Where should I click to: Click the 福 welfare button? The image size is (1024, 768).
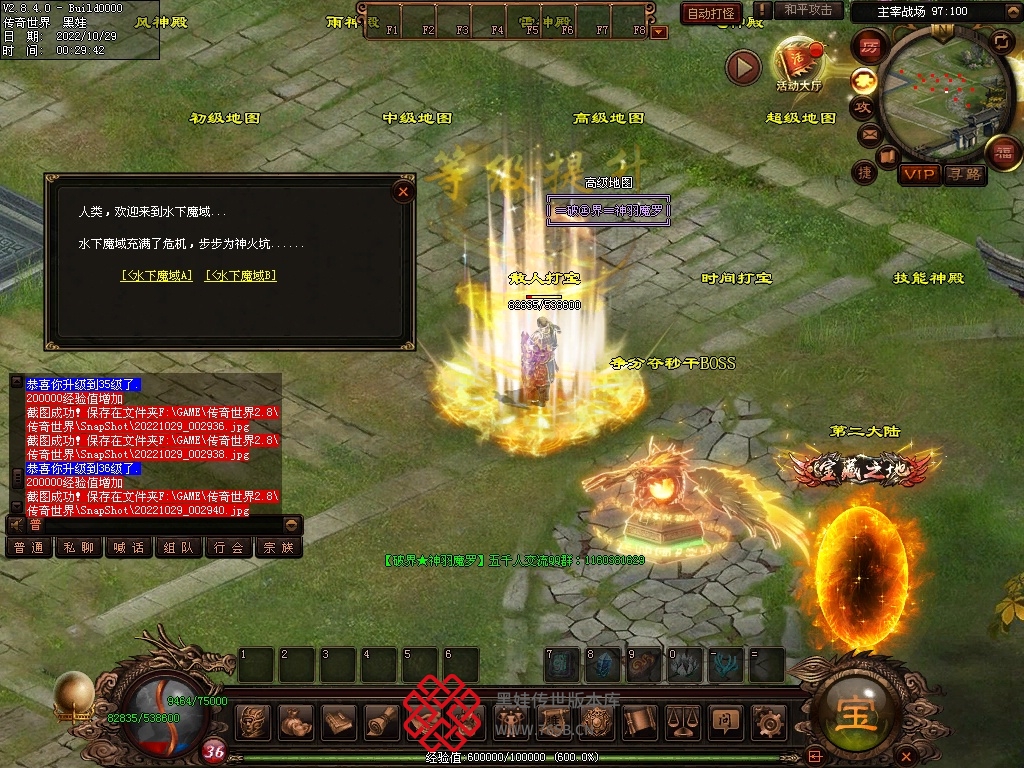click(1002, 152)
